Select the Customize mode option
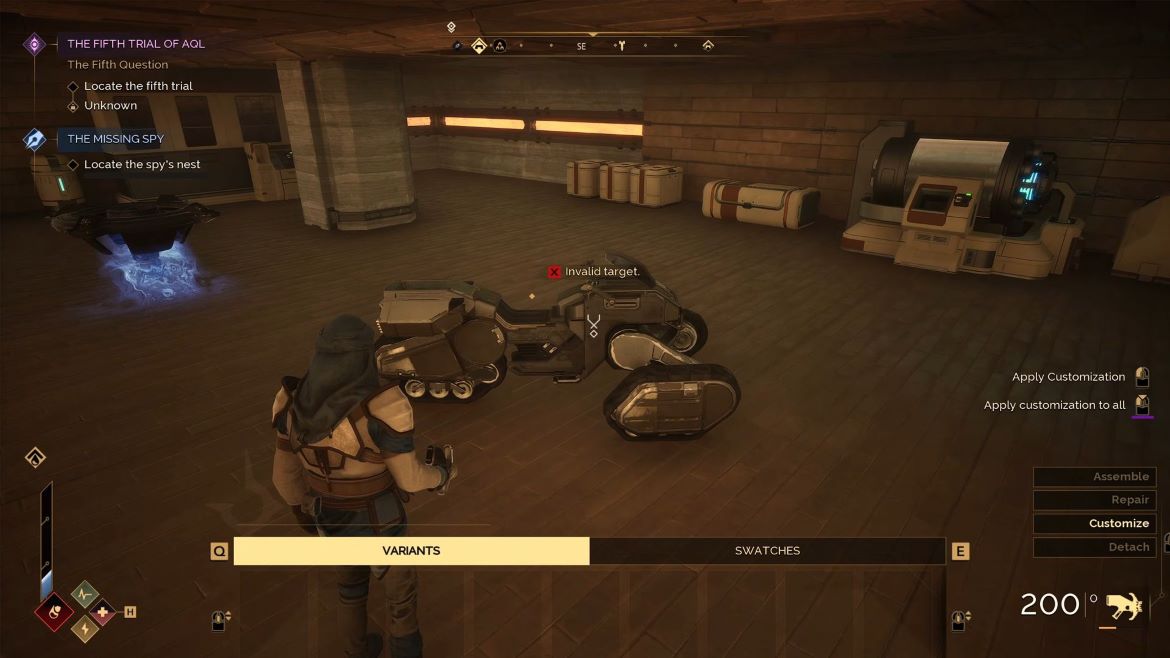1170x658 pixels. pyautogui.click(x=1094, y=523)
